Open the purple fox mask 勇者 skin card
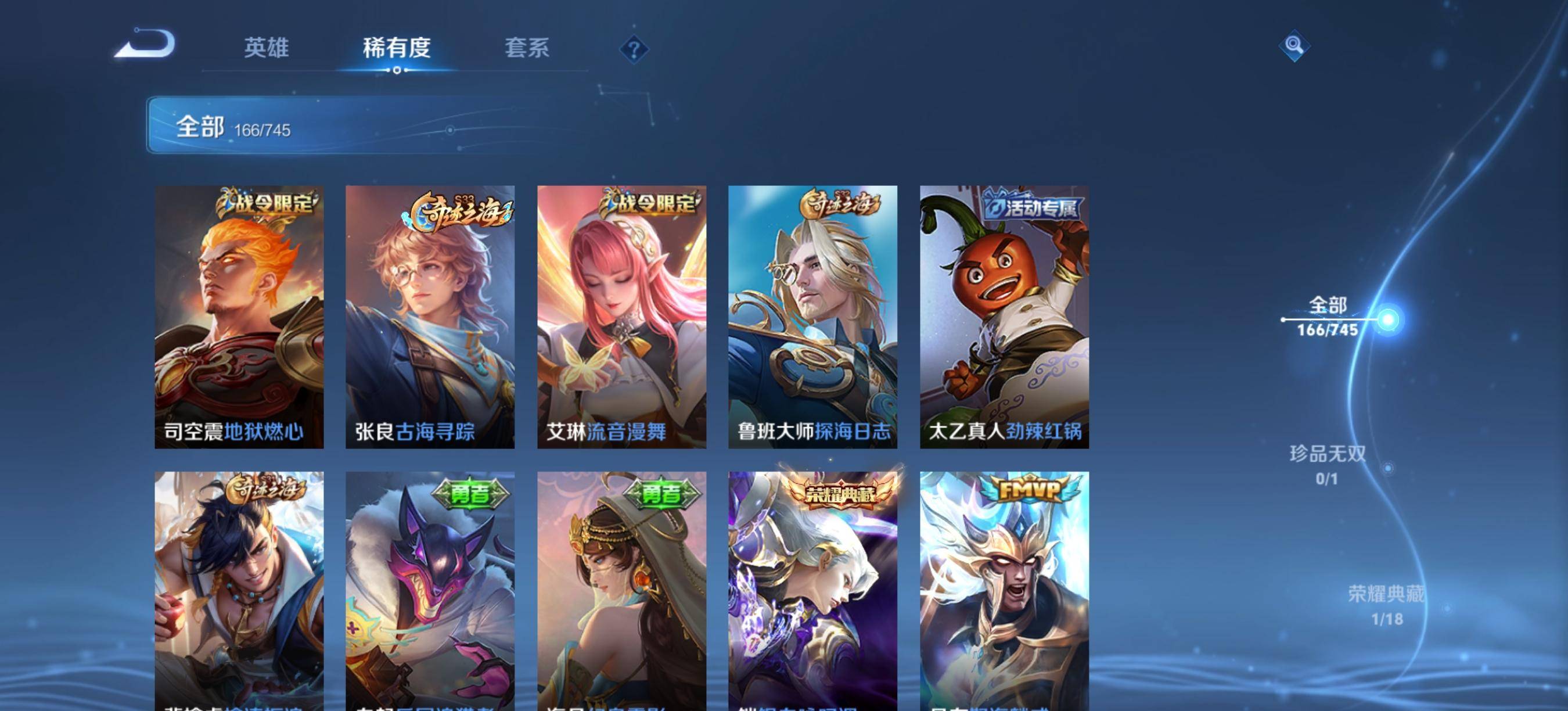This screenshot has width=1568, height=711. pyautogui.click(x=430, y=591)
